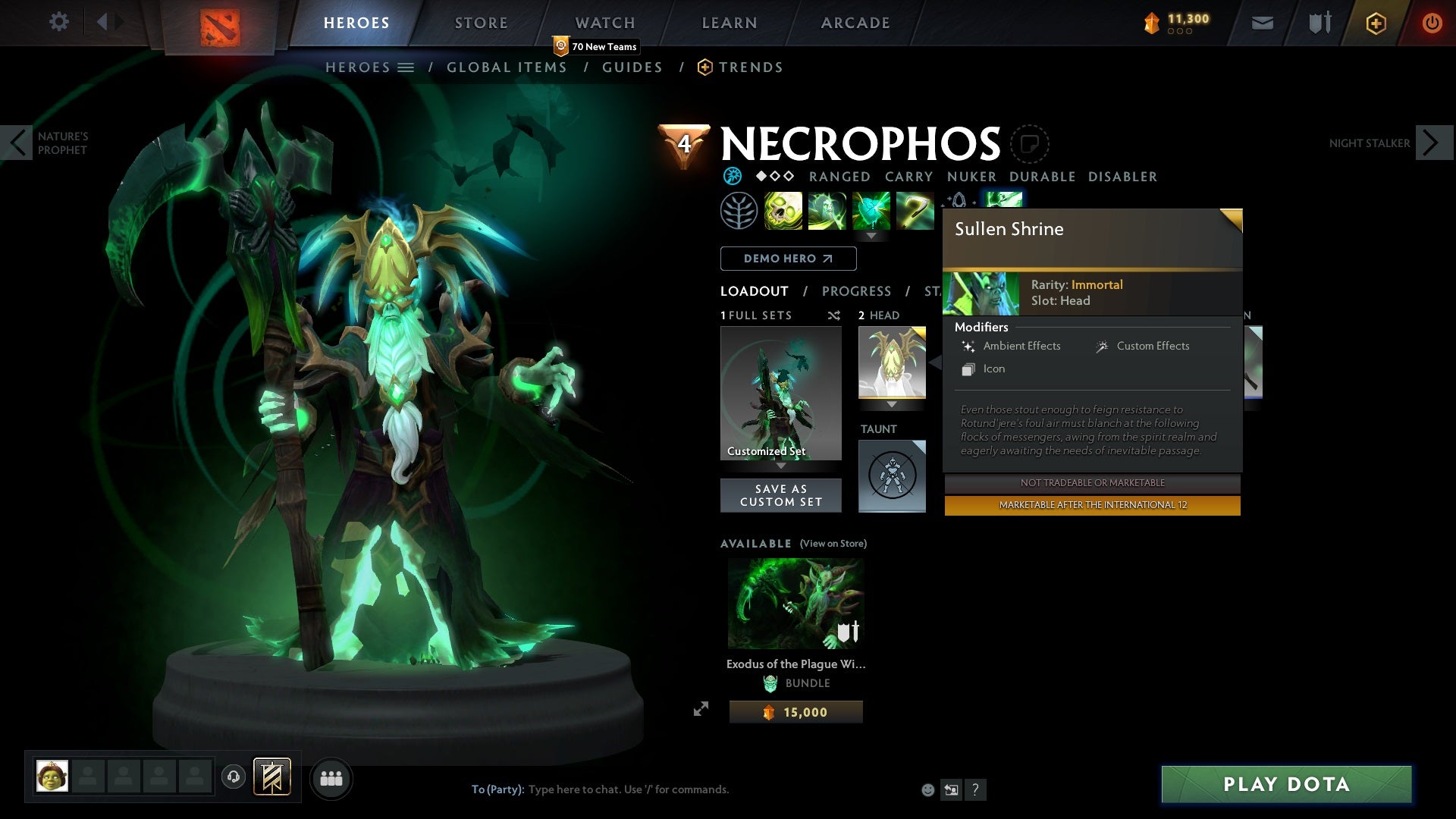Switch to the GLOBAL ITEMS tab

pos(507,67)
